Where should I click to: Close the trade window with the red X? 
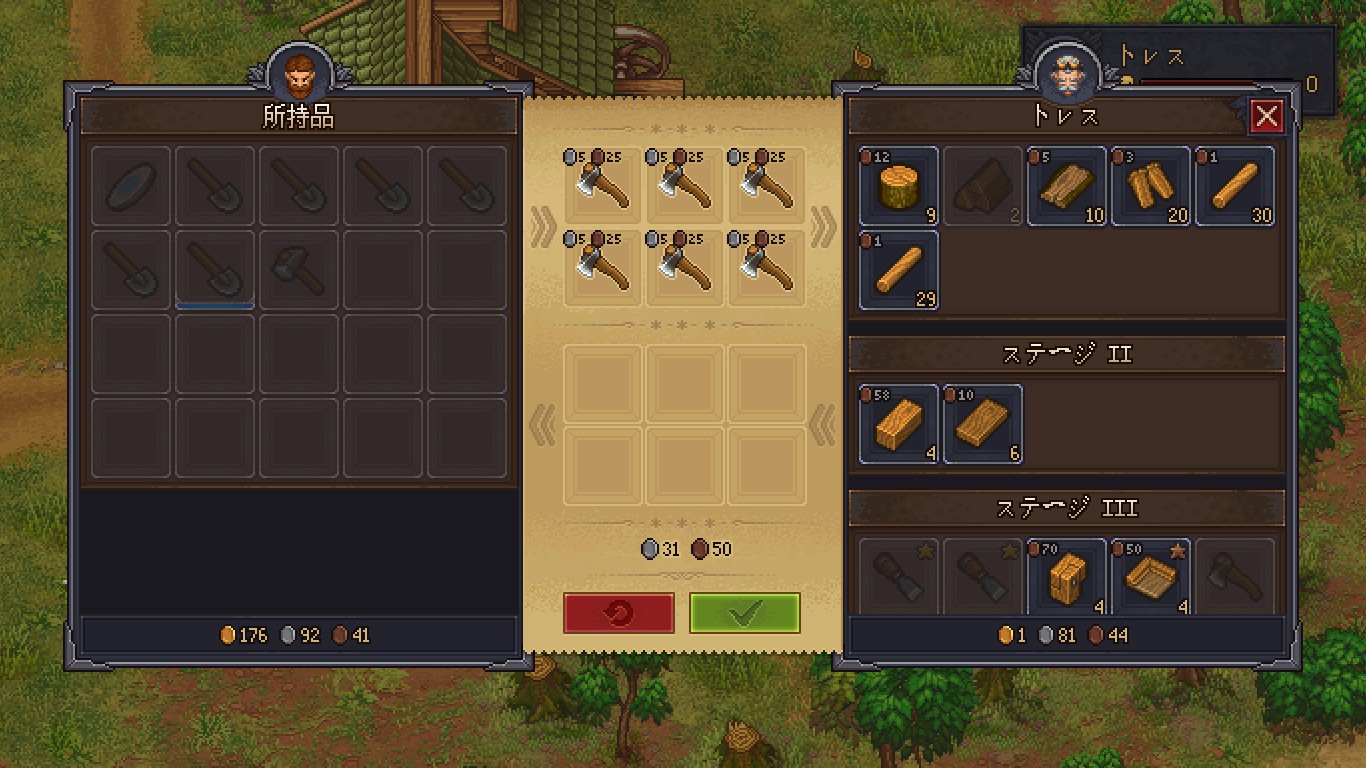tap(1267, 117)
